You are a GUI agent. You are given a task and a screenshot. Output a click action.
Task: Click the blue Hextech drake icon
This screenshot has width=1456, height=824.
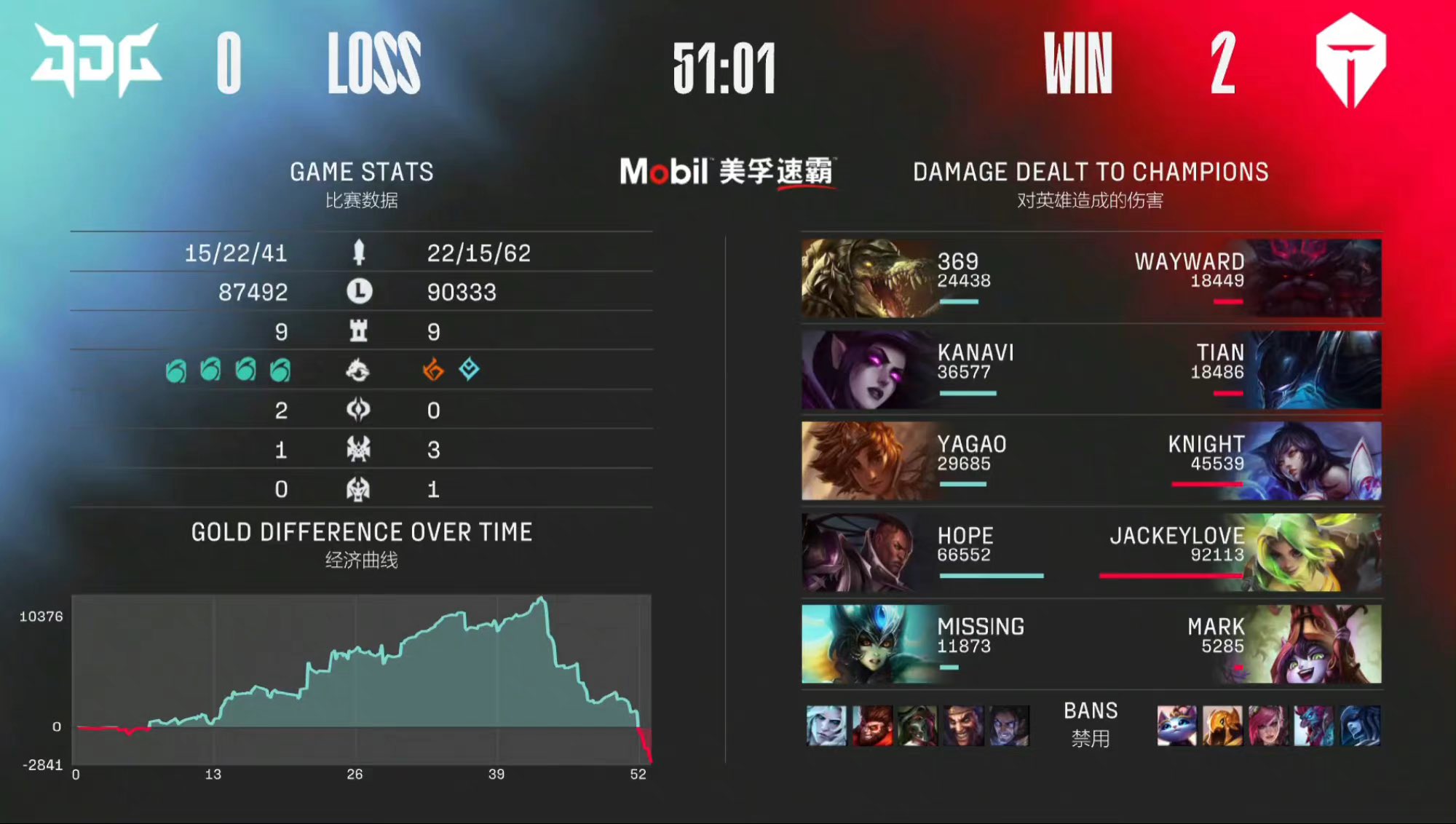(x=468, y=371)
